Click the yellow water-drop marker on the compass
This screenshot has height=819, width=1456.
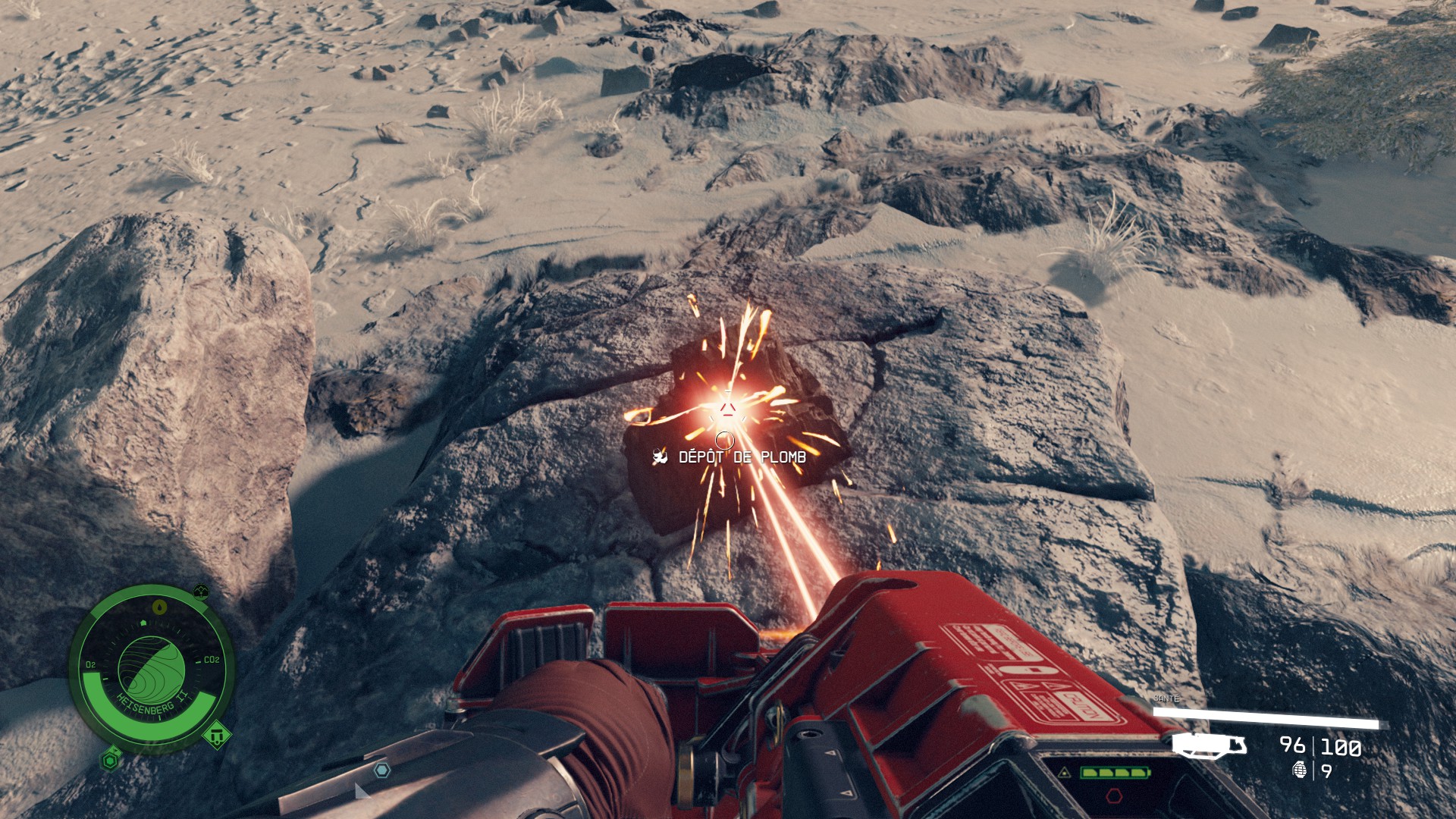pos(159,607)
